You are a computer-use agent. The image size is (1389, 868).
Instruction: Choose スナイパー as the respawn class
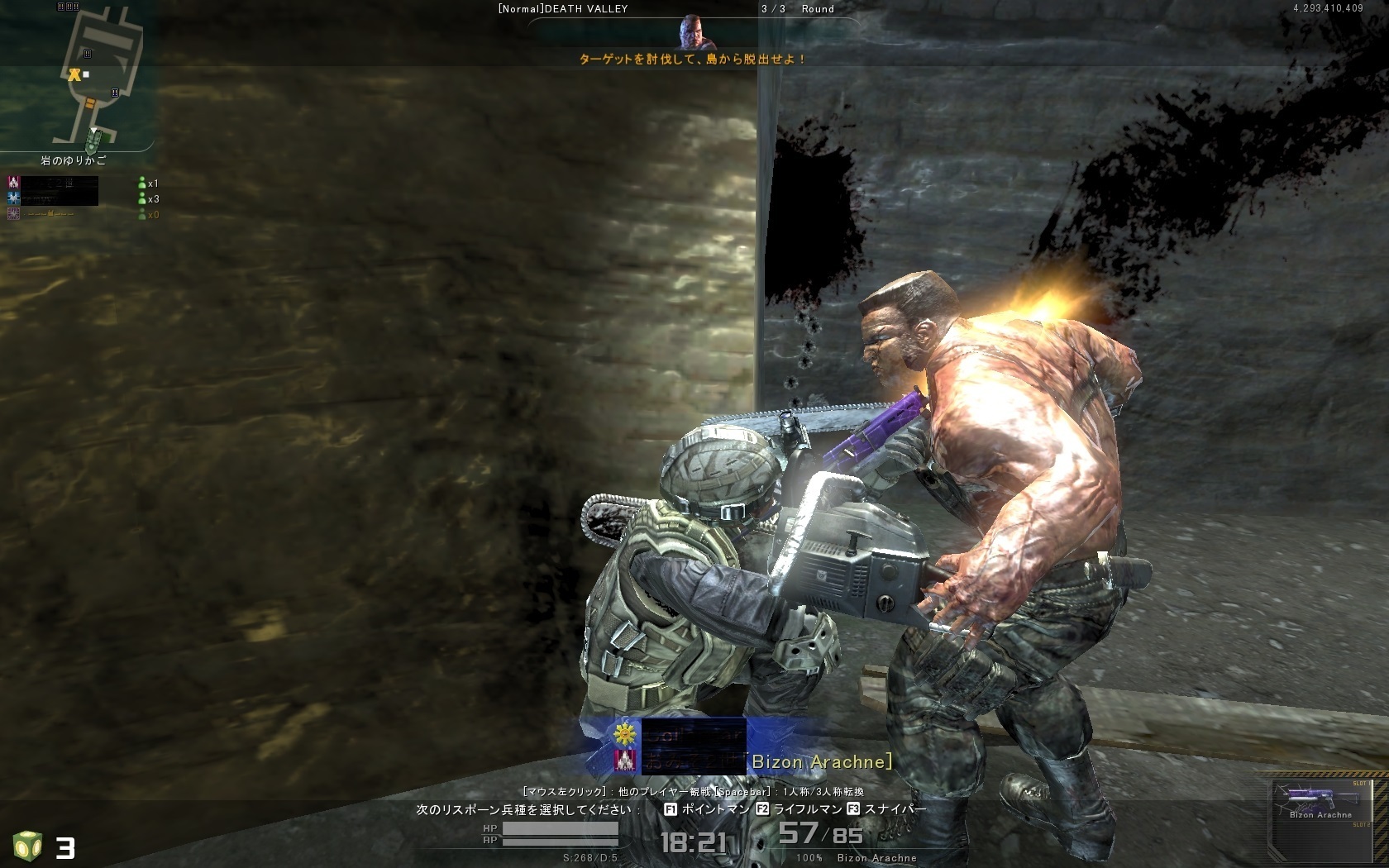(x=887, y=809)
